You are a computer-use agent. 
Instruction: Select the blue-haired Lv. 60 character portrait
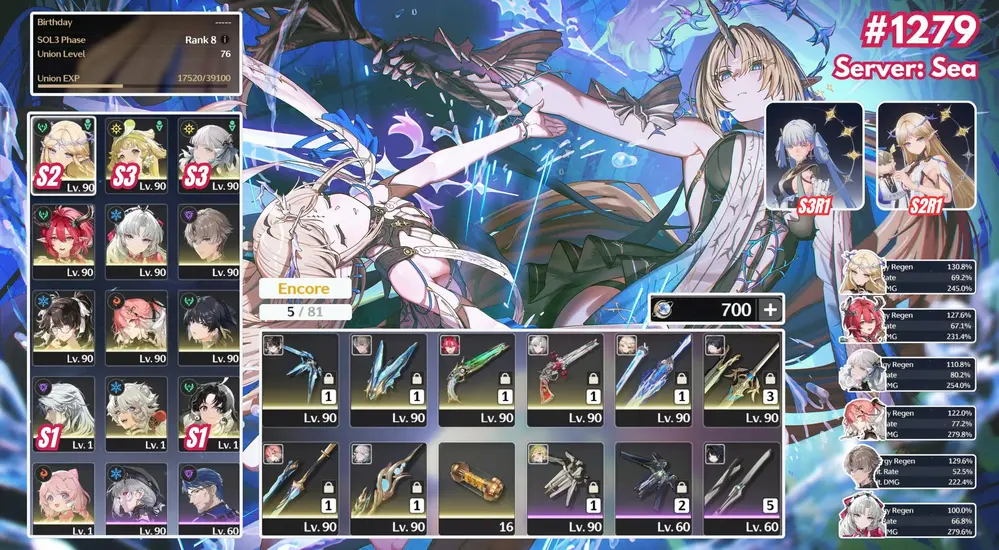[208, 500]
